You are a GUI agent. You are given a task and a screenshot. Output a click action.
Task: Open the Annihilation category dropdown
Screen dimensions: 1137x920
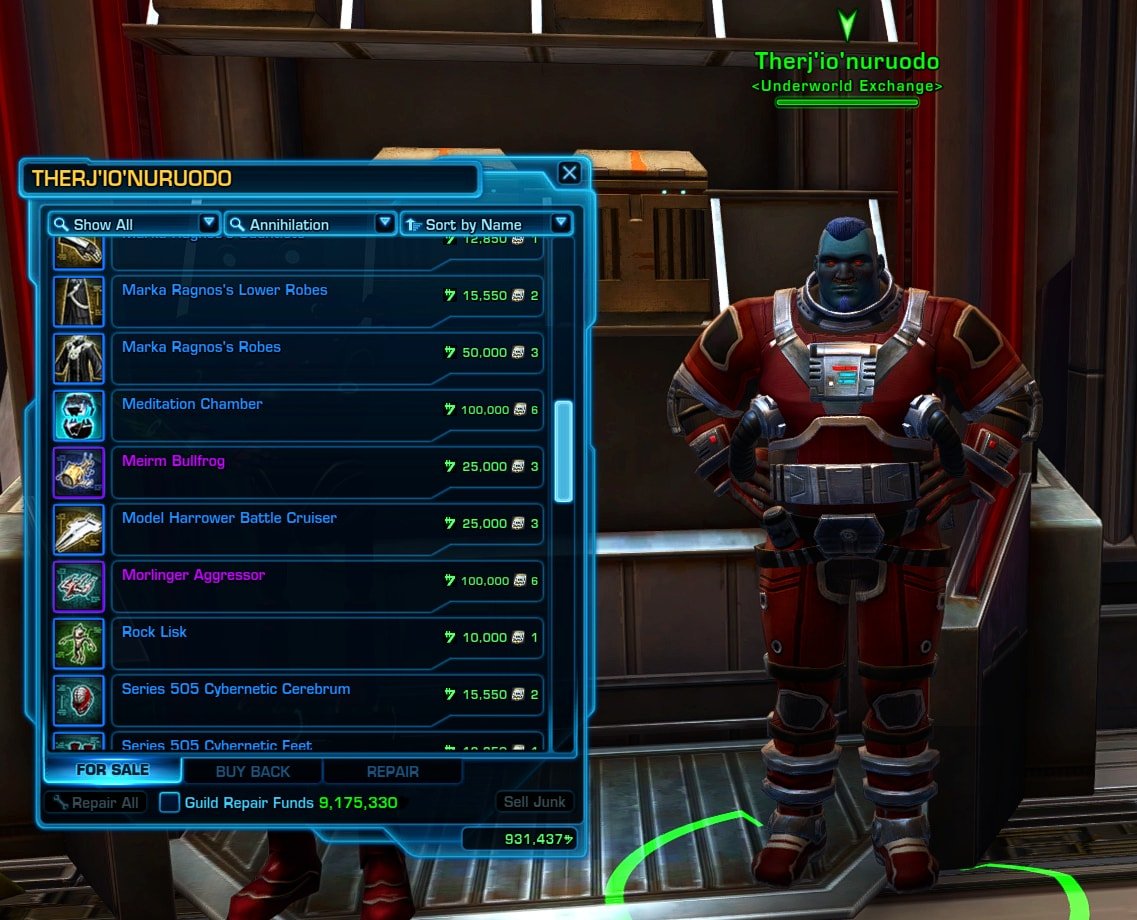(x=310, y=224)
